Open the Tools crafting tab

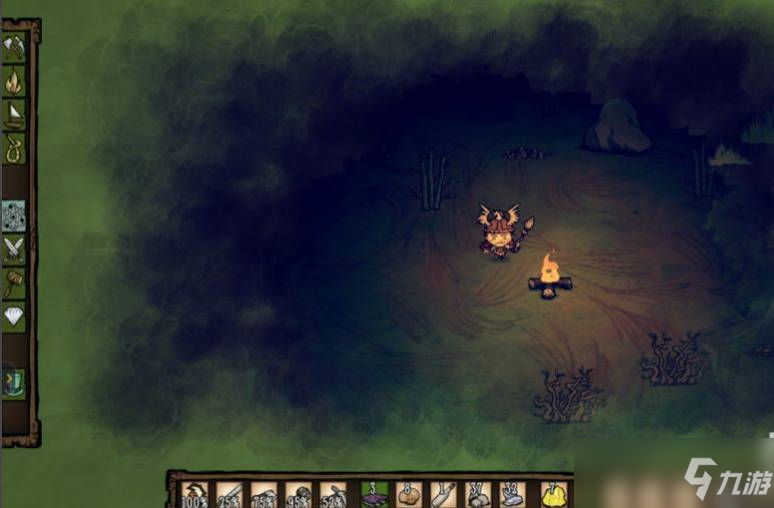click(x=14, y=46)
